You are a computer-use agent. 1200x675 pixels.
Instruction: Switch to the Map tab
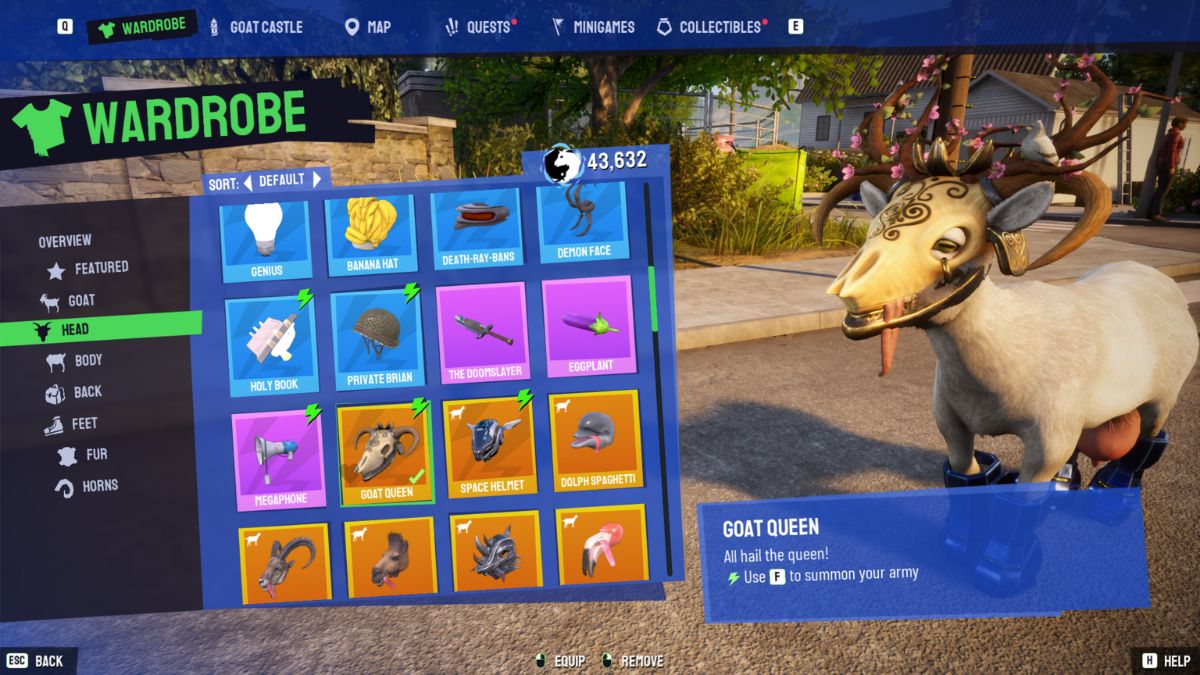pos(368,27)
